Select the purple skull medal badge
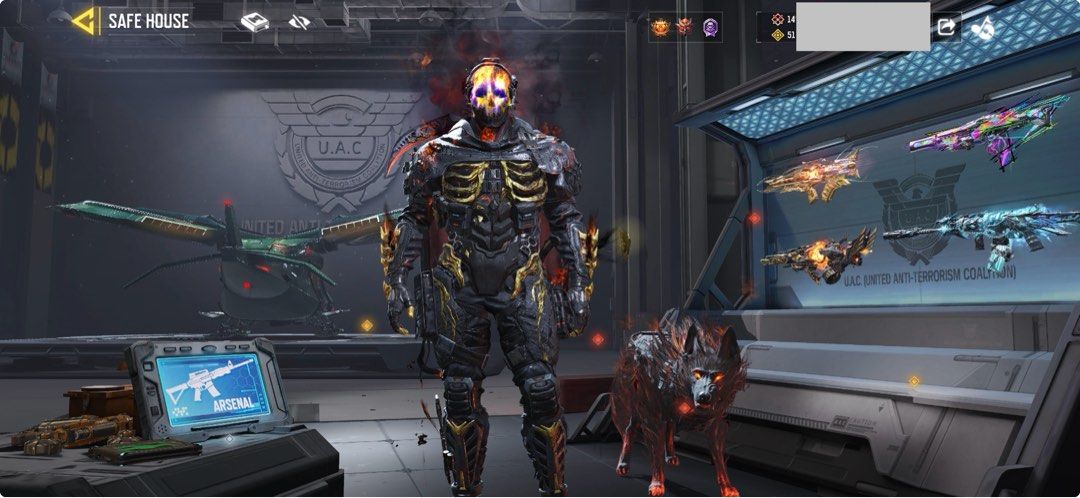1080x498 pixels. (710, 27)
